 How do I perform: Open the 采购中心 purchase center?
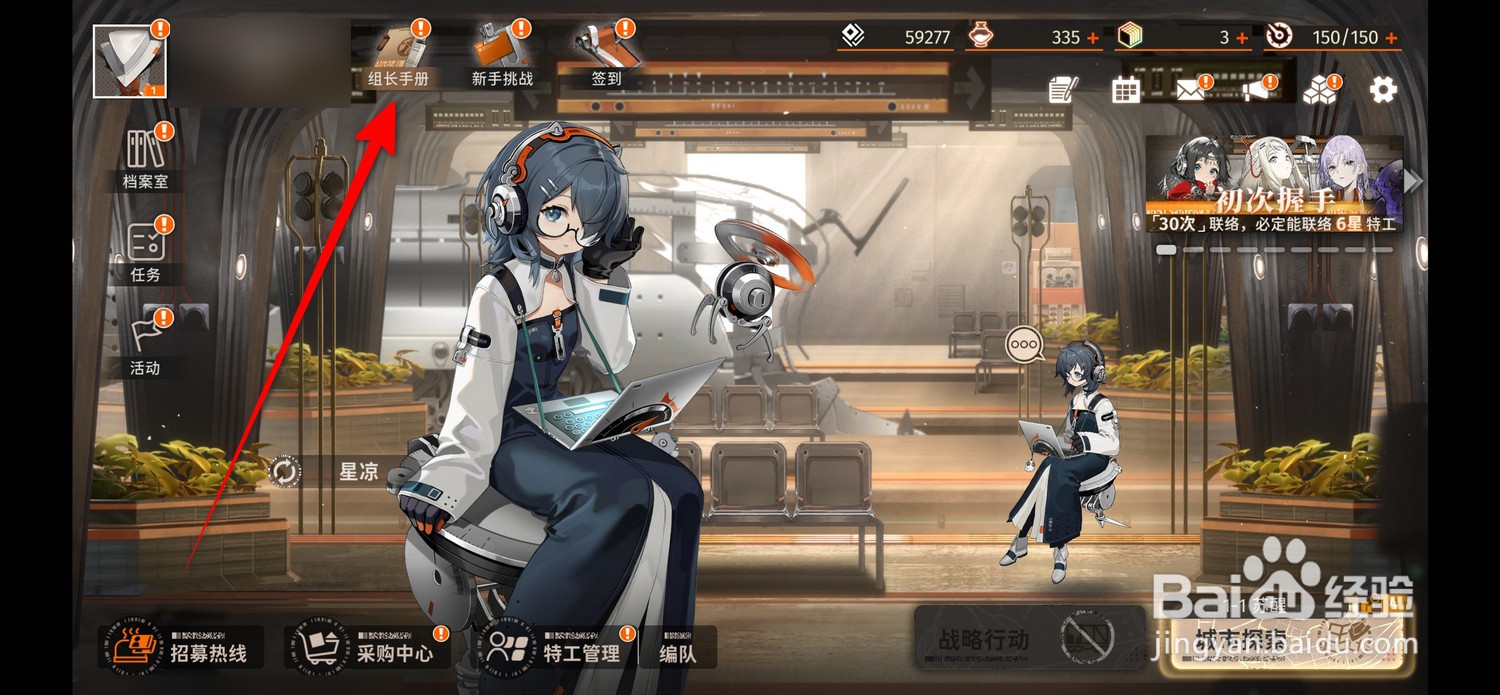point(367,647)
